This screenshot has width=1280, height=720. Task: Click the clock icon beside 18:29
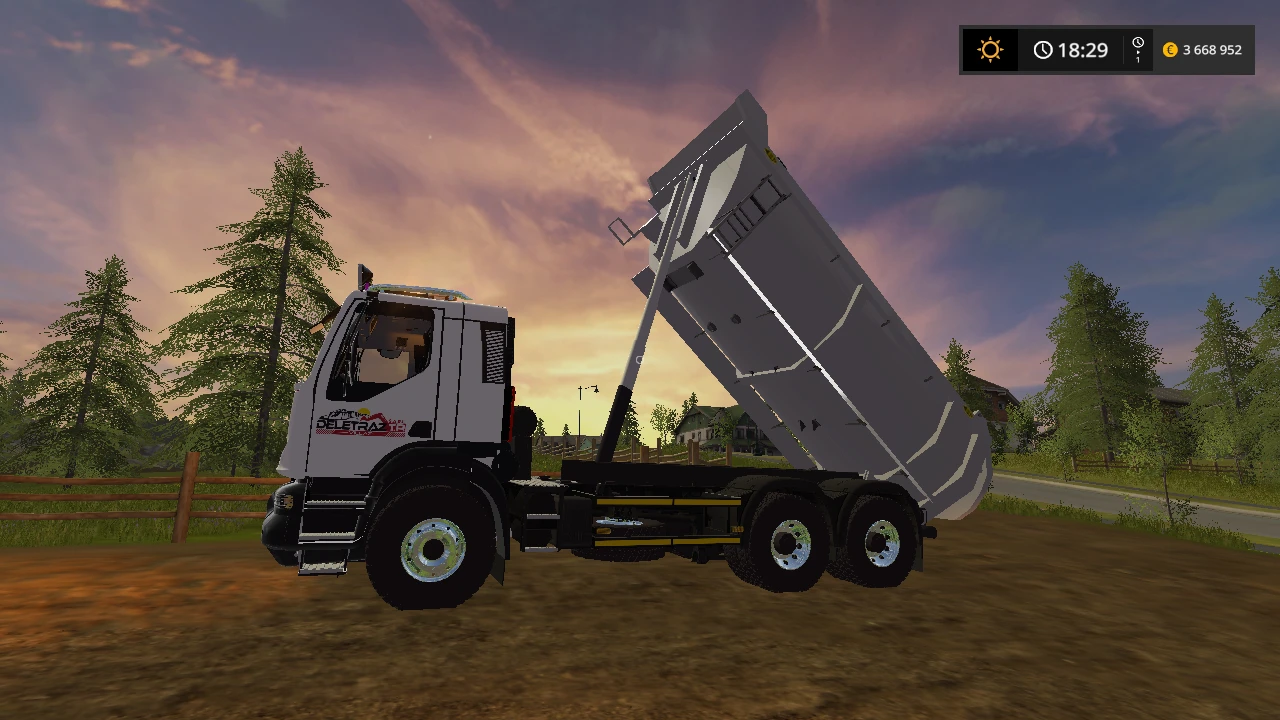(x=1043, y=48)
